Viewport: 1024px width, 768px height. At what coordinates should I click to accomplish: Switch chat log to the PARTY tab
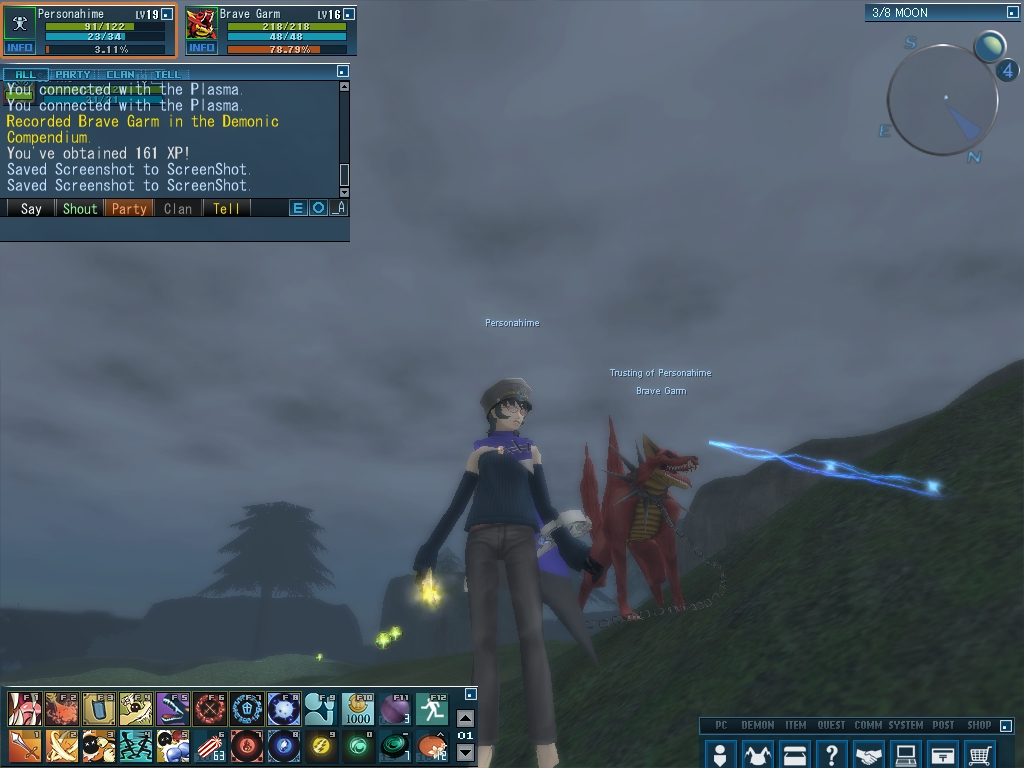(x=72, y=74)
